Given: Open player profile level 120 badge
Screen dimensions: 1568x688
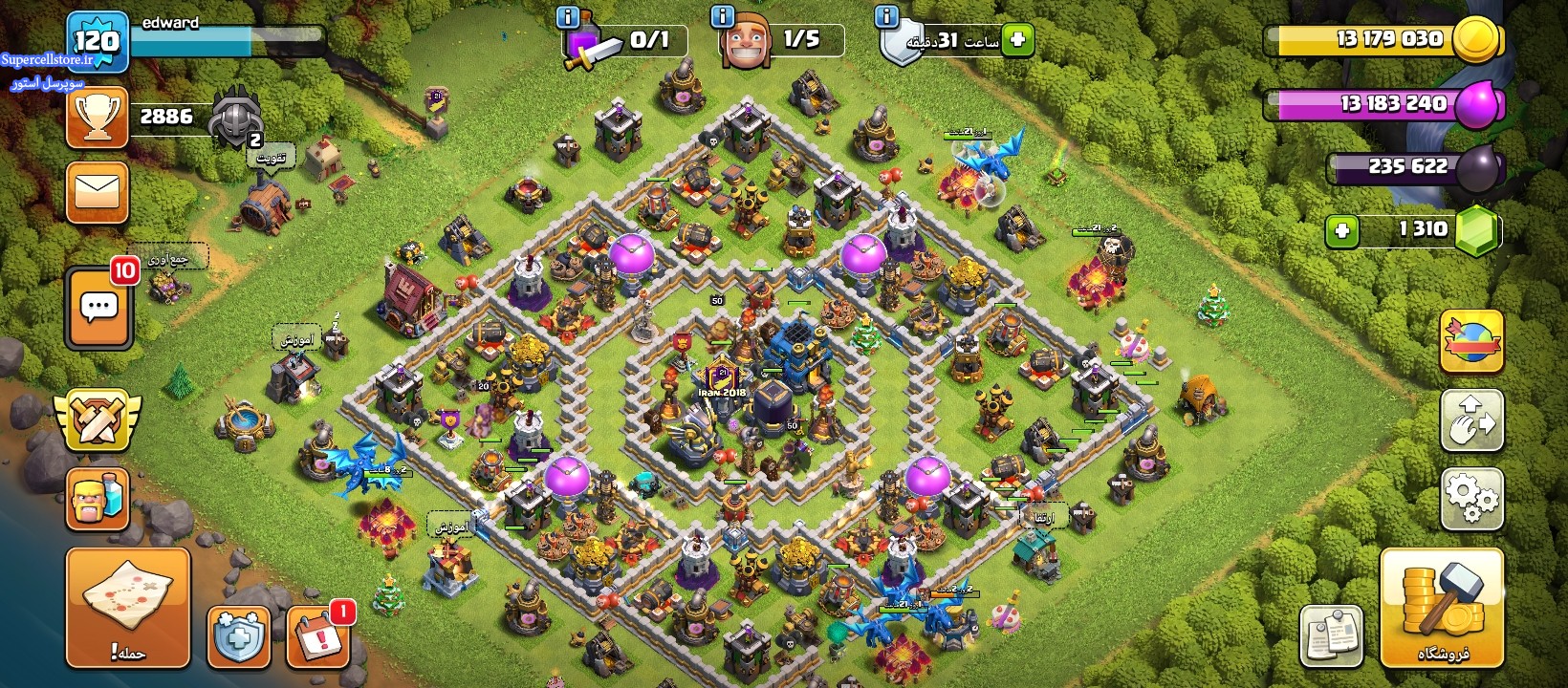Looking at the screenshot, I should coord(98,41).
